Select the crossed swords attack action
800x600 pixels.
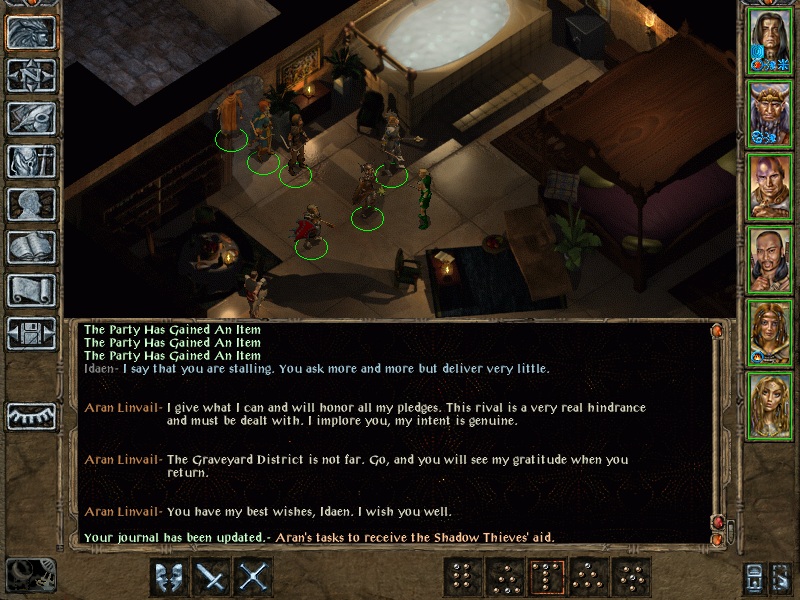click(x=255, y=577)
